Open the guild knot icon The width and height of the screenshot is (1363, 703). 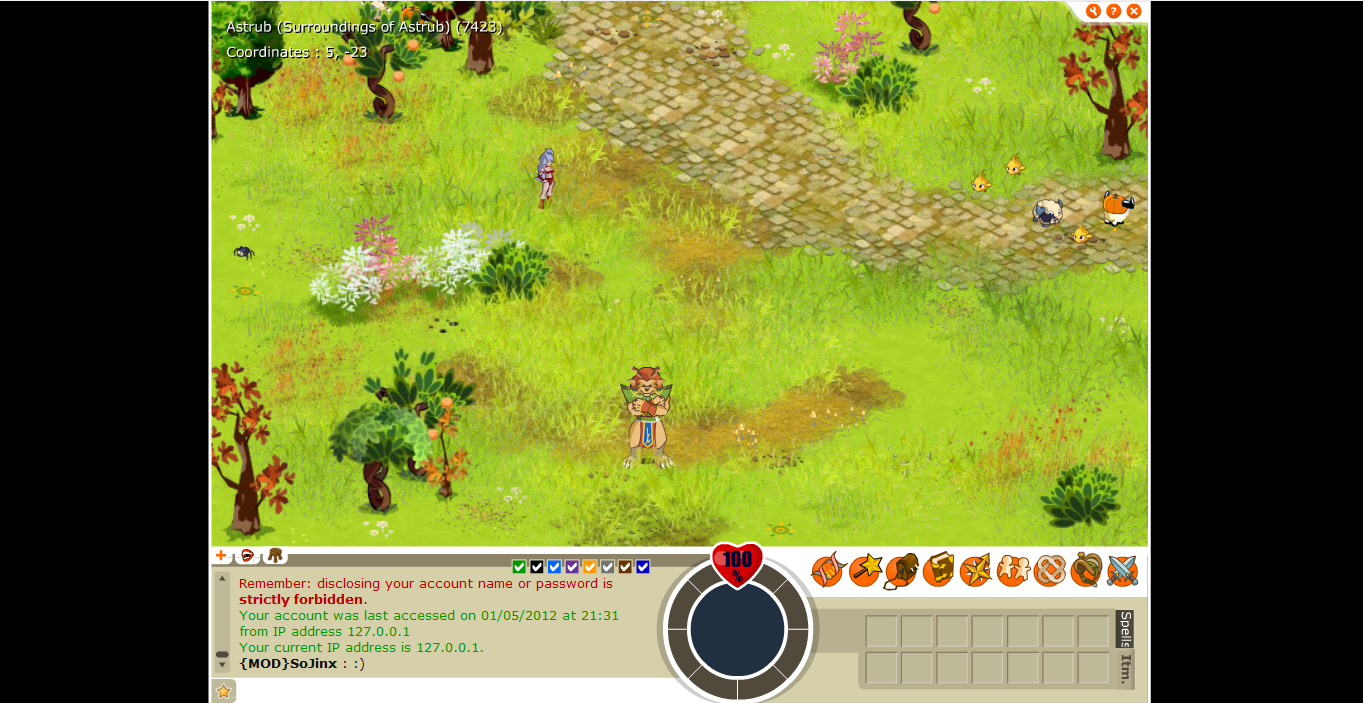[x=1049, y=571]
